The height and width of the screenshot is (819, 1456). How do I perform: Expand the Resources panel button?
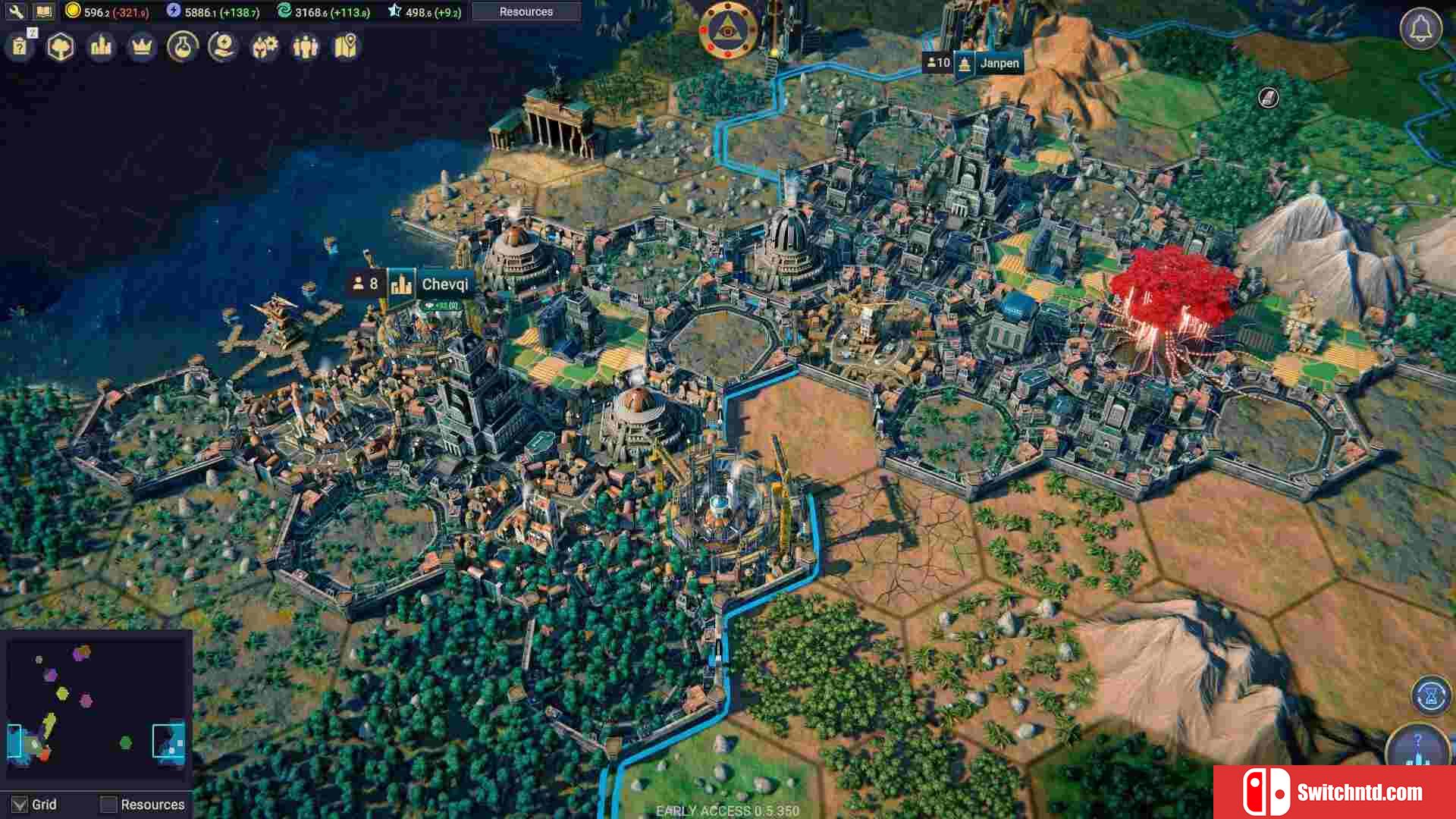[526, 11]
